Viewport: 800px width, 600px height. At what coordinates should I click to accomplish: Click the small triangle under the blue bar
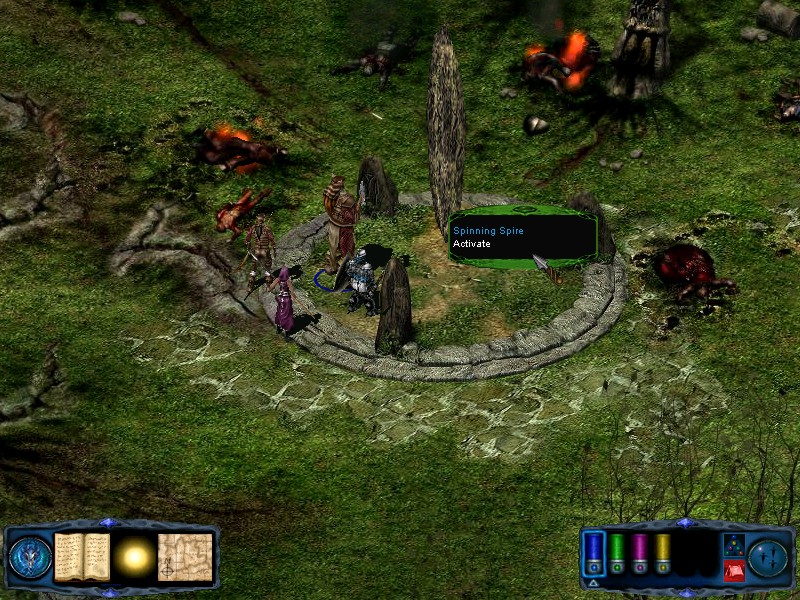(x=594, y=582)
